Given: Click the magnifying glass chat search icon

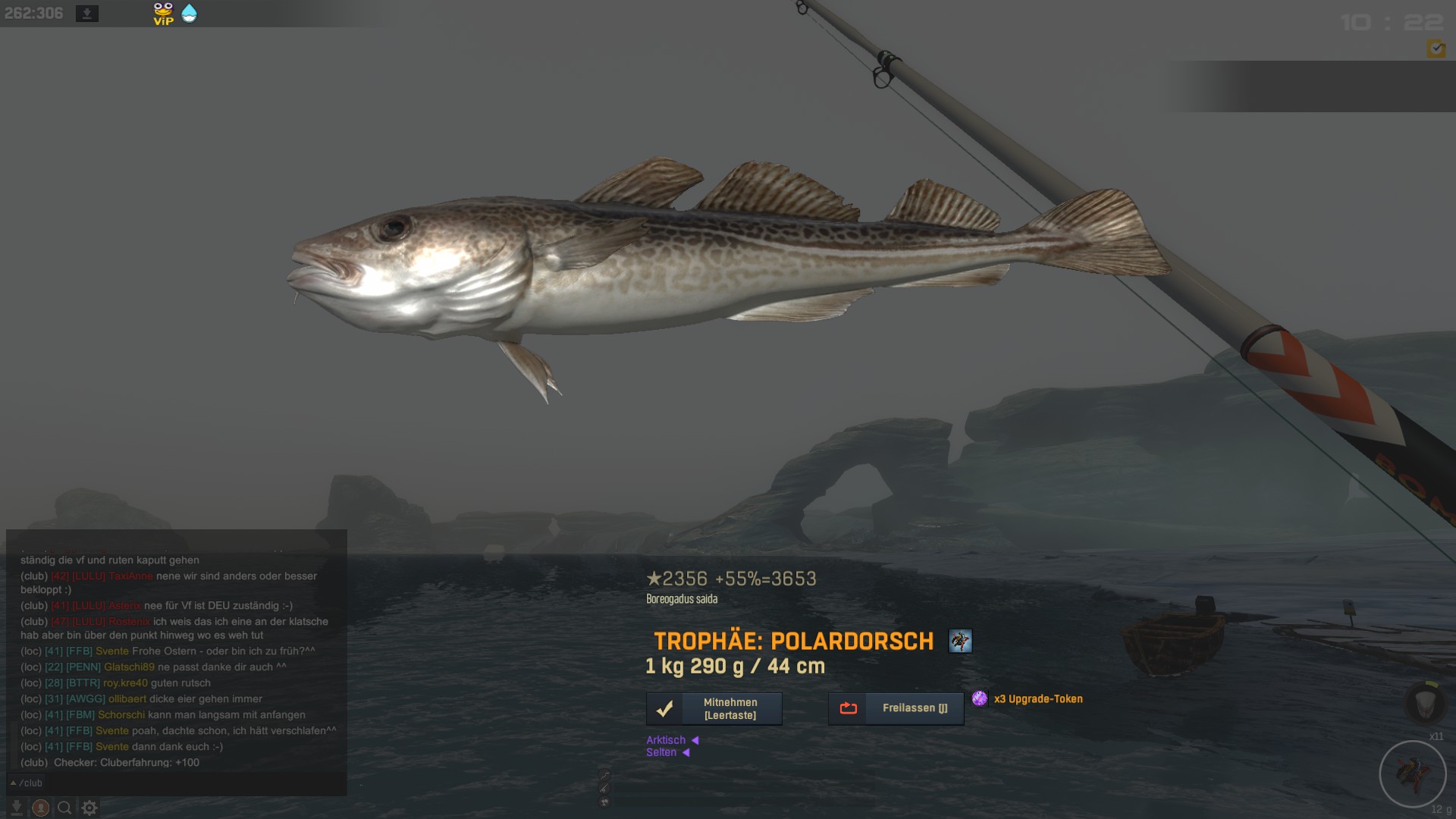Looking at the screenshot, I should click(65, 808).
